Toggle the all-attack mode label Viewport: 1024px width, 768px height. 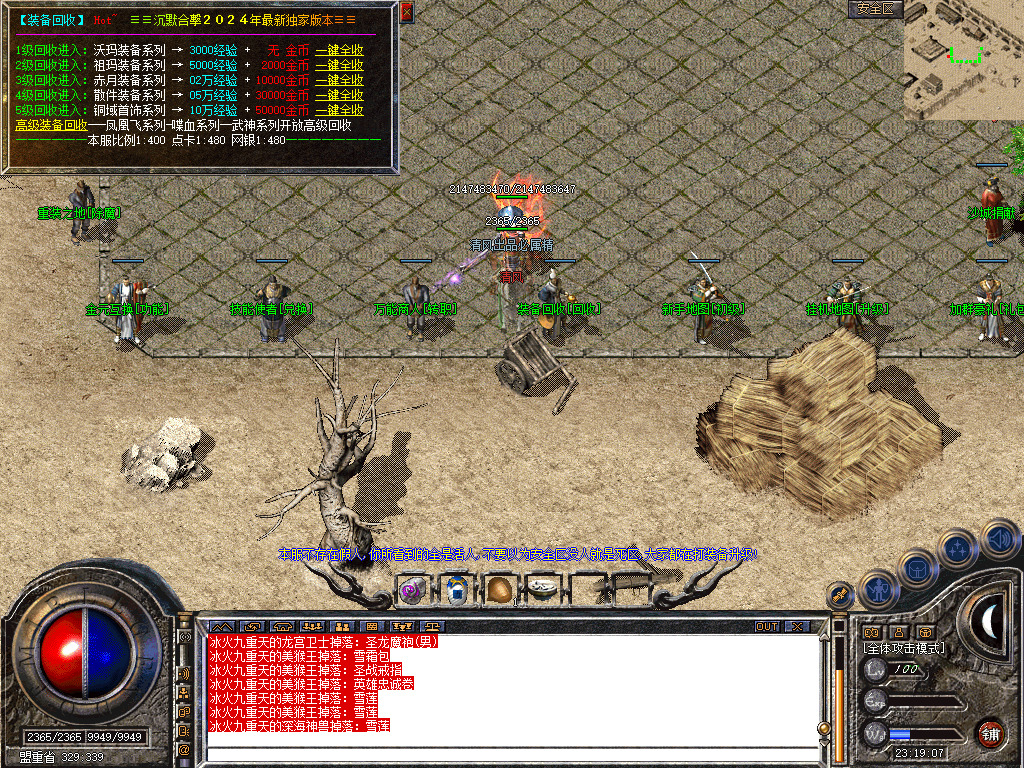pyautogui.click(x=904, y=648)
